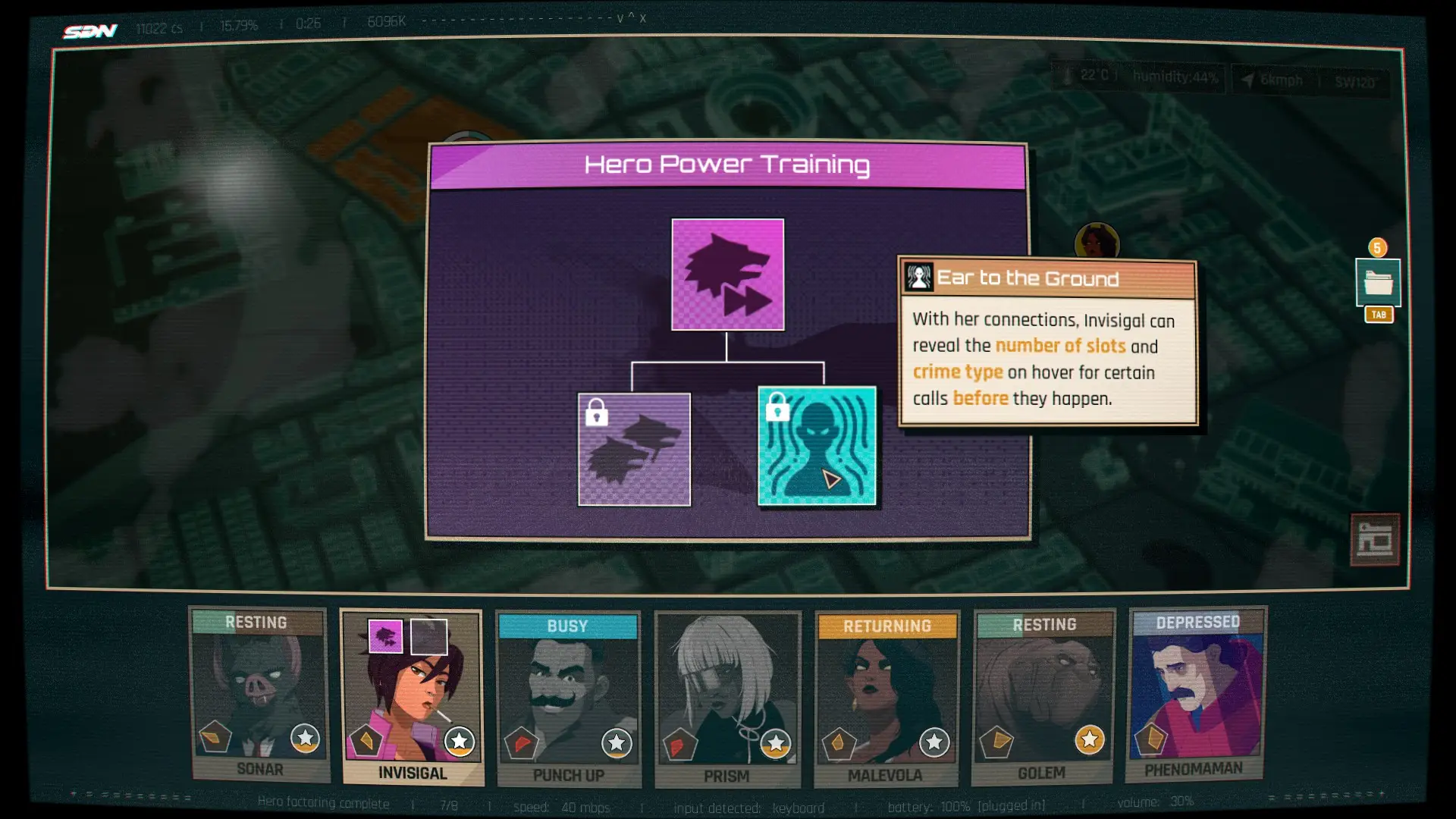The height and width of the screenshot is (819, 1456).
Task: Open the layout panel icon at bottom right
Action: [x=1374, y=539]
